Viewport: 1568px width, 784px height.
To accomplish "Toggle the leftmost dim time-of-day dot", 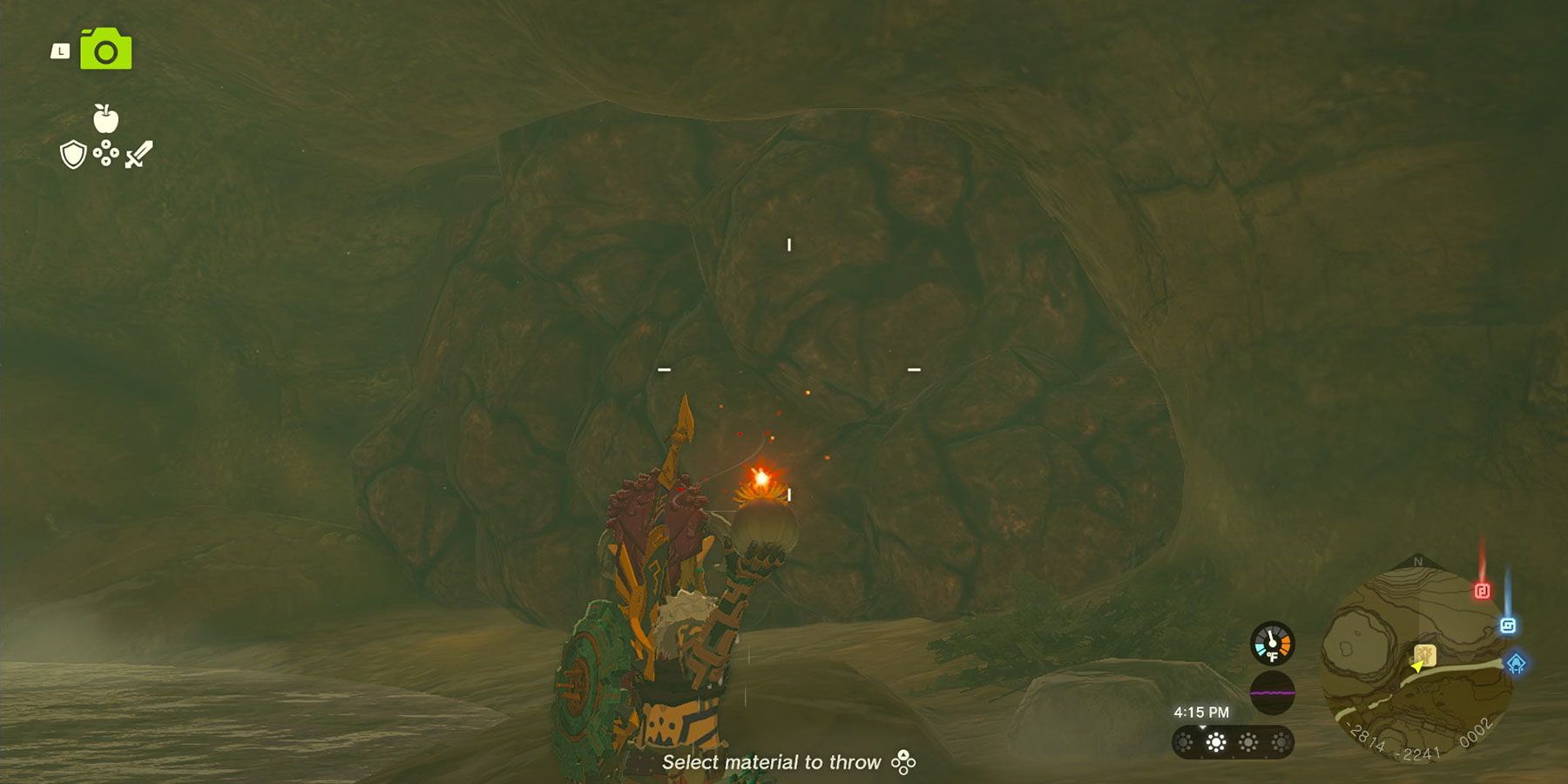I will [x=1184, y=742].
